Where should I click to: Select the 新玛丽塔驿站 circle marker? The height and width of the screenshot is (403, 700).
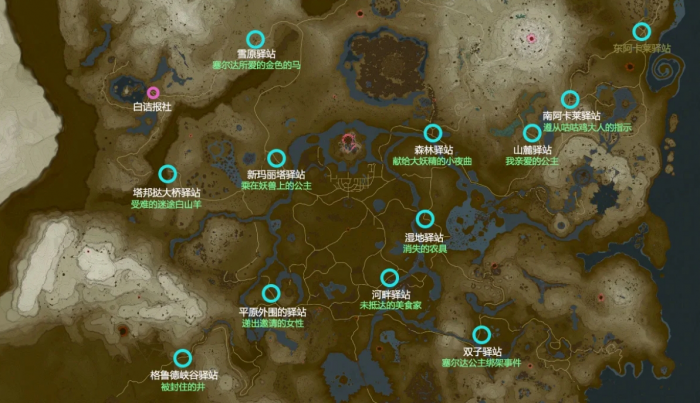click(277, 158)
